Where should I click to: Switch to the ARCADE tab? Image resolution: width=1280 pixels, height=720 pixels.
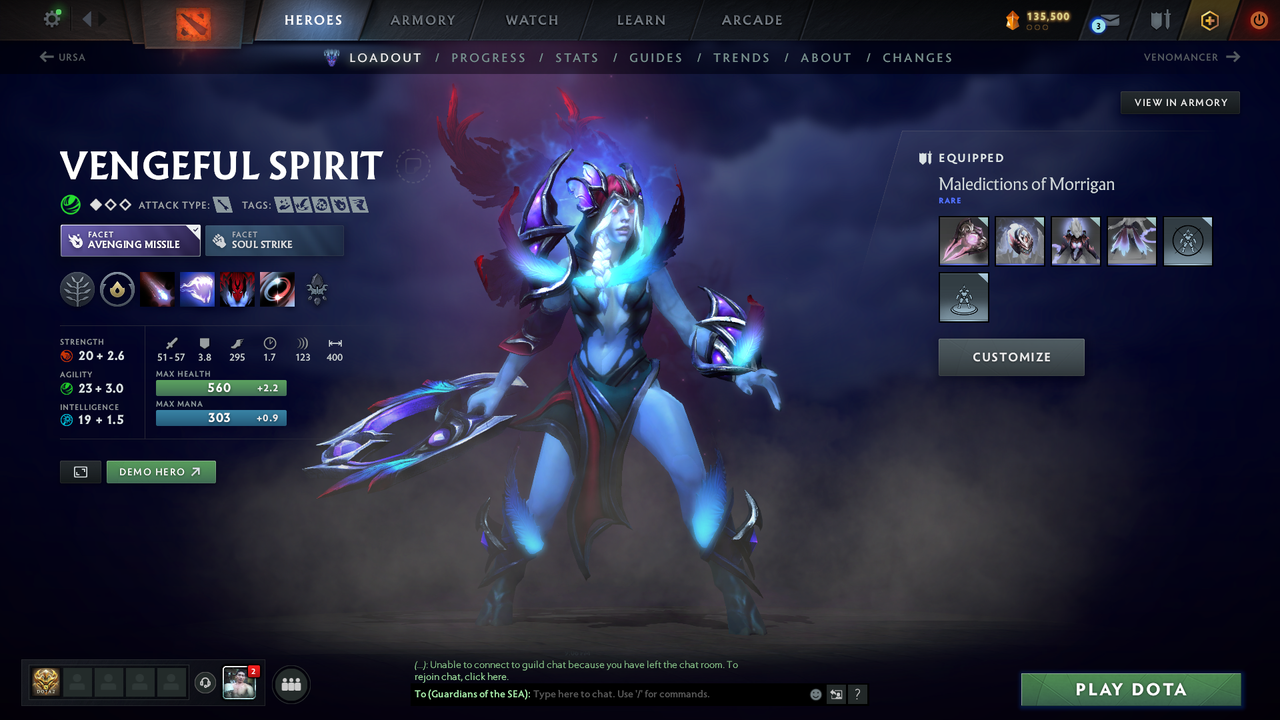pos(751,20)
